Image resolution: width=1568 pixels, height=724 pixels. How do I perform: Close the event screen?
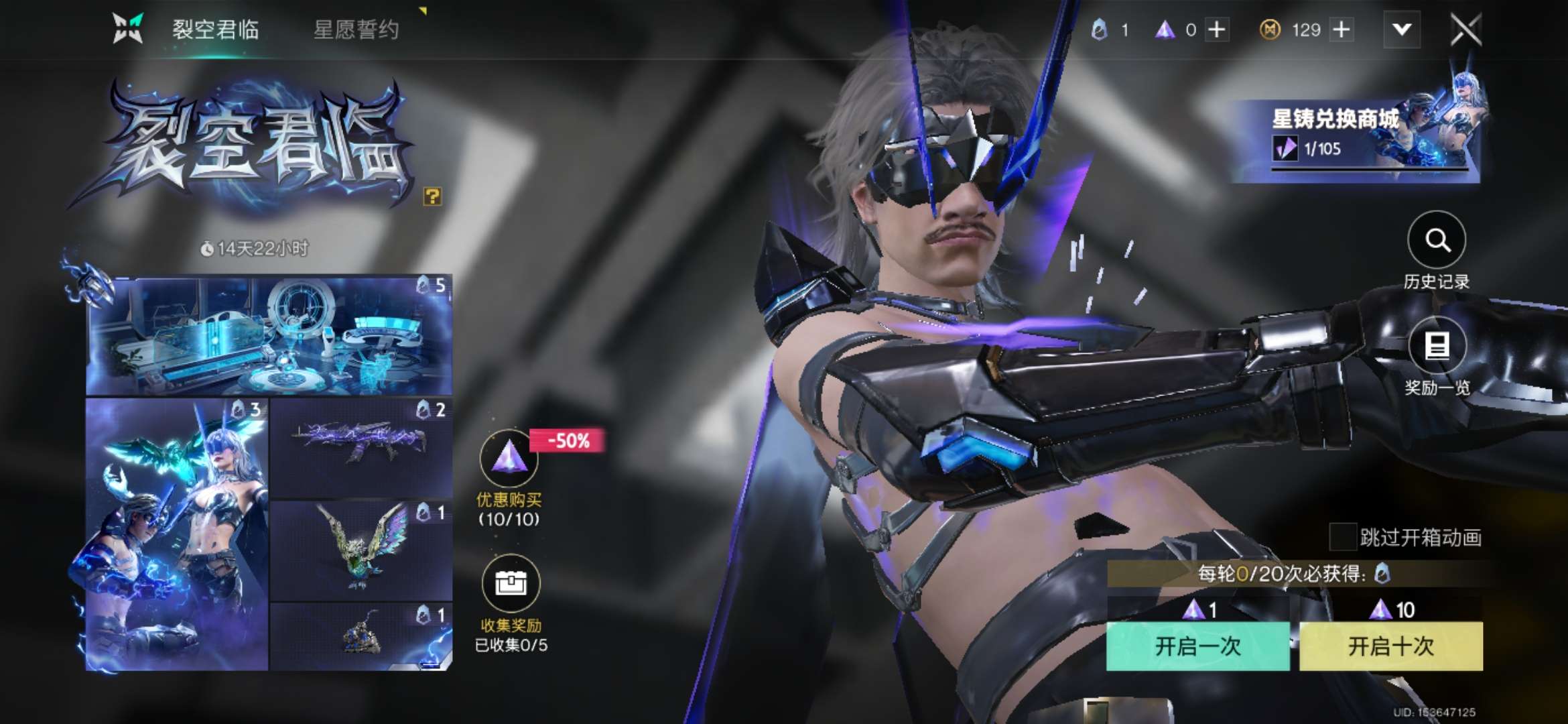click(1465, 29)
